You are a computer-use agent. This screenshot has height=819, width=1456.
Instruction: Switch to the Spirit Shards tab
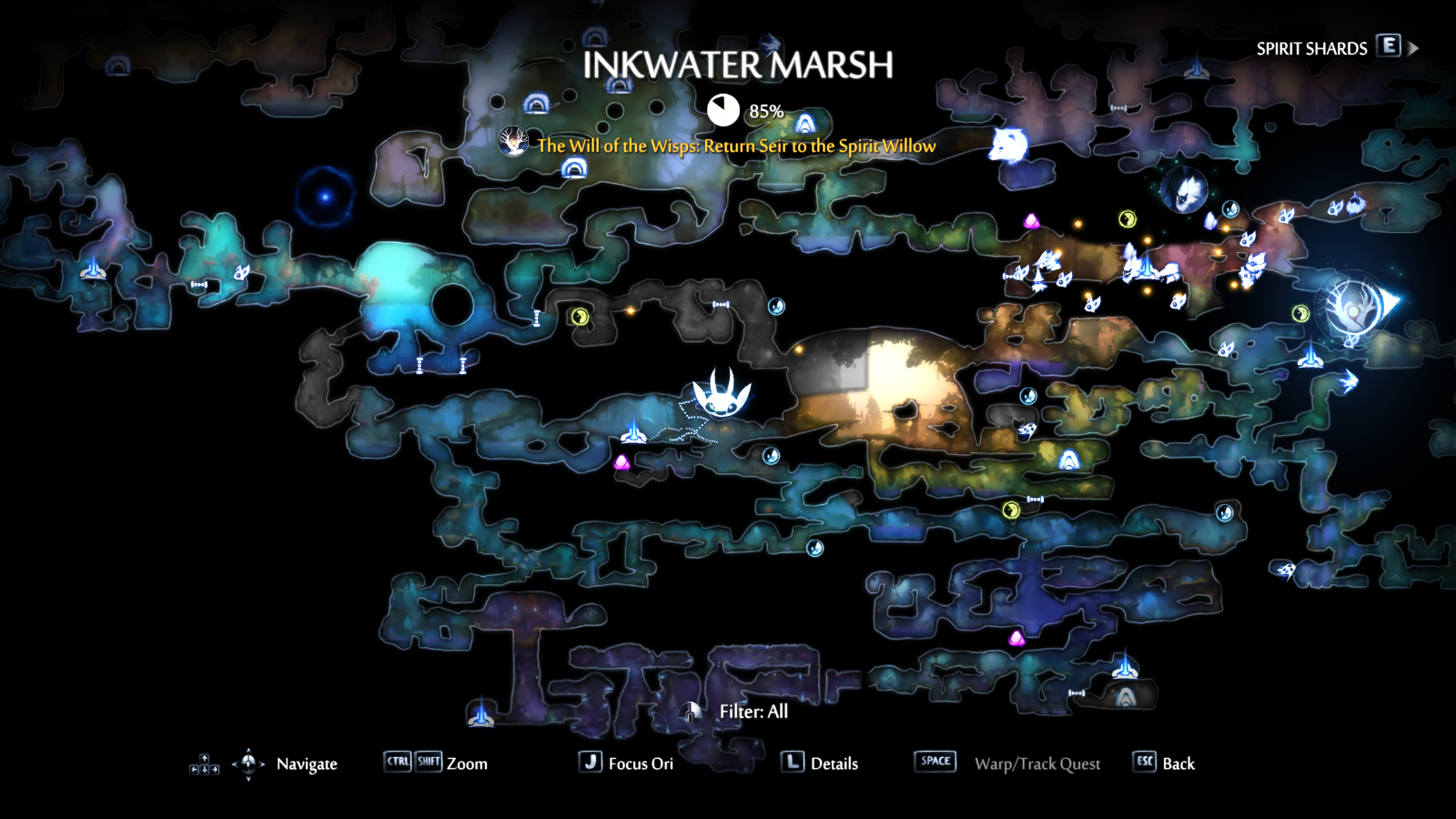coord(1311,46)
